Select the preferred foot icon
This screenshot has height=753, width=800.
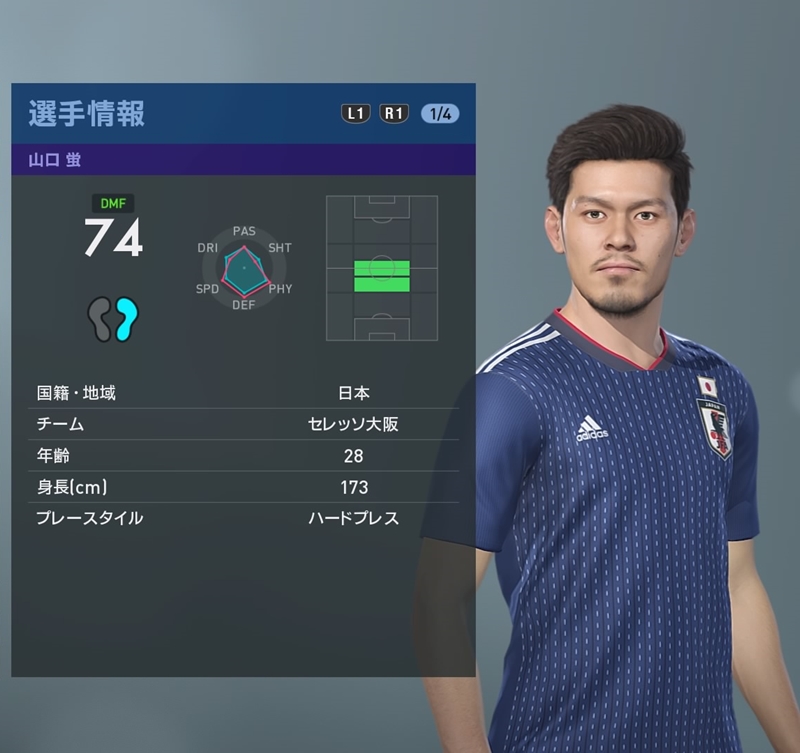click(x=113, y=319)
